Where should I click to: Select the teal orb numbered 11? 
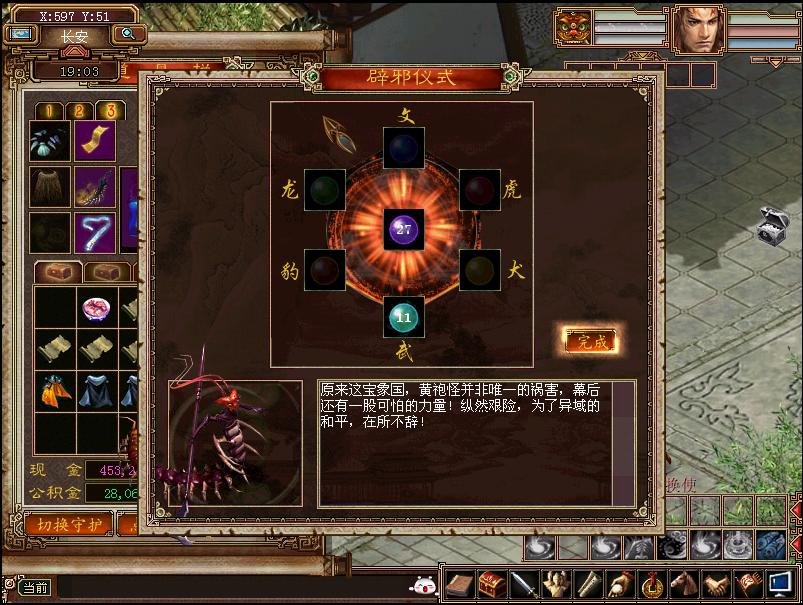tap(403, 317)
